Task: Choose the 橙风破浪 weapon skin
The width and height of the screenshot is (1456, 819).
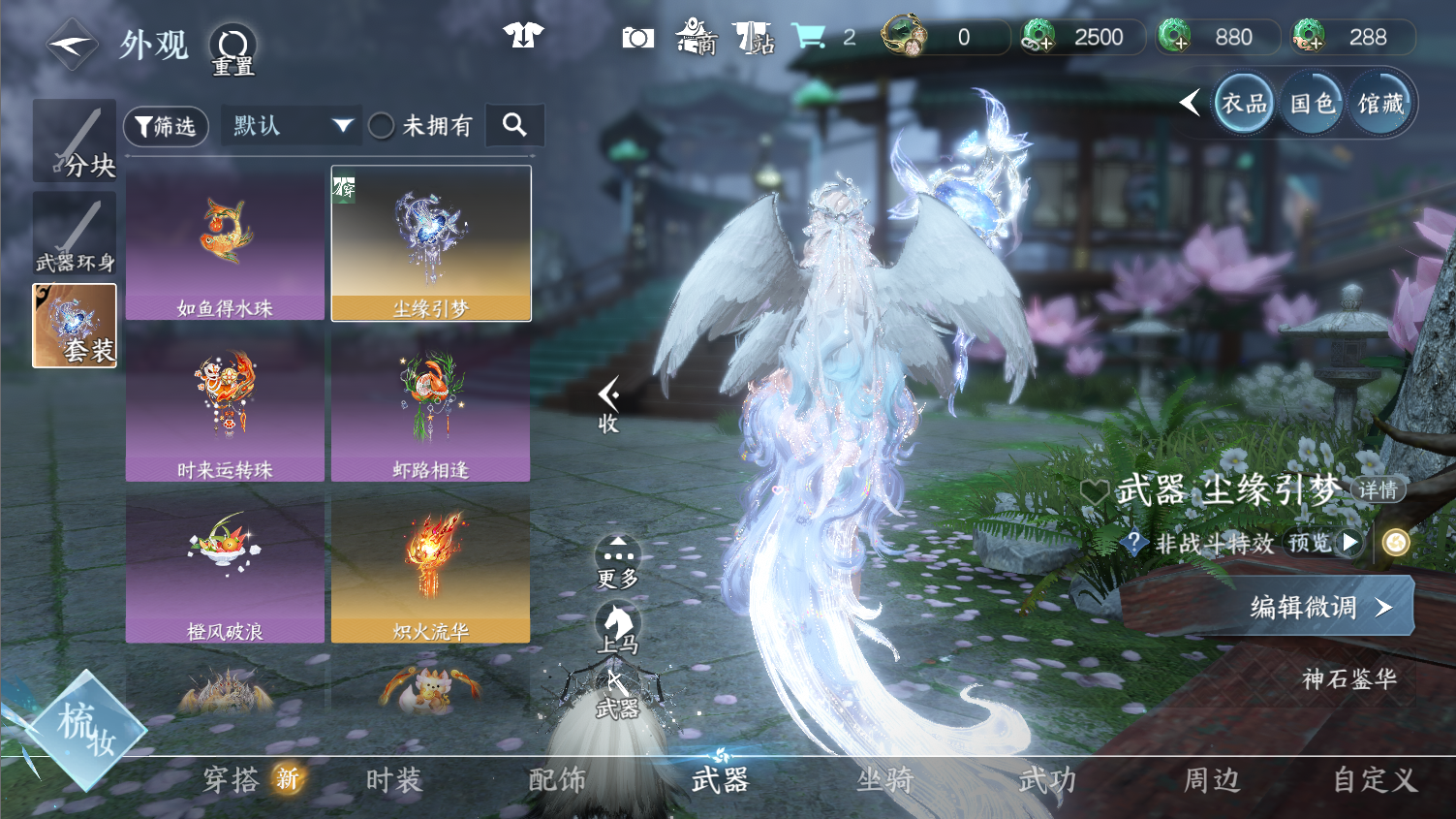Action: [x=225, y=567]
